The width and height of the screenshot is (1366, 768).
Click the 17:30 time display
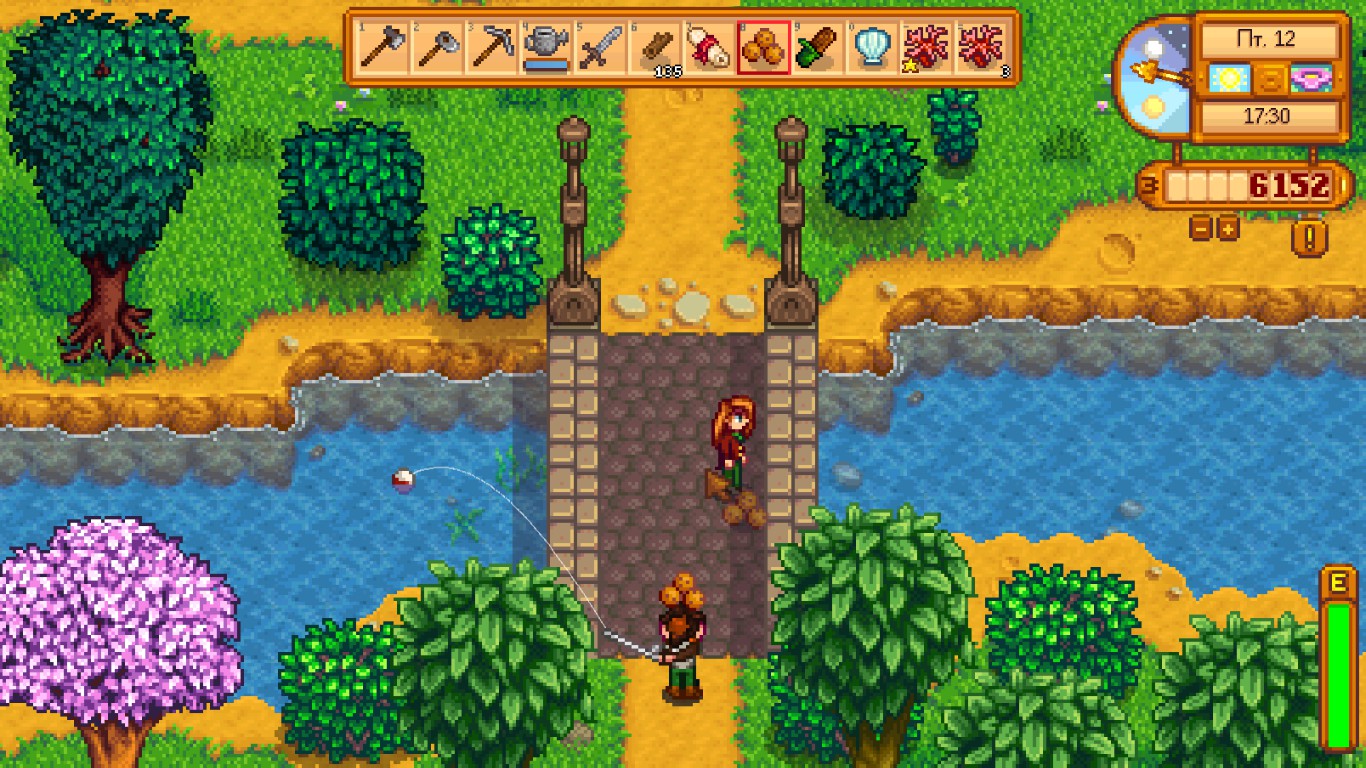click(1269, 113)
